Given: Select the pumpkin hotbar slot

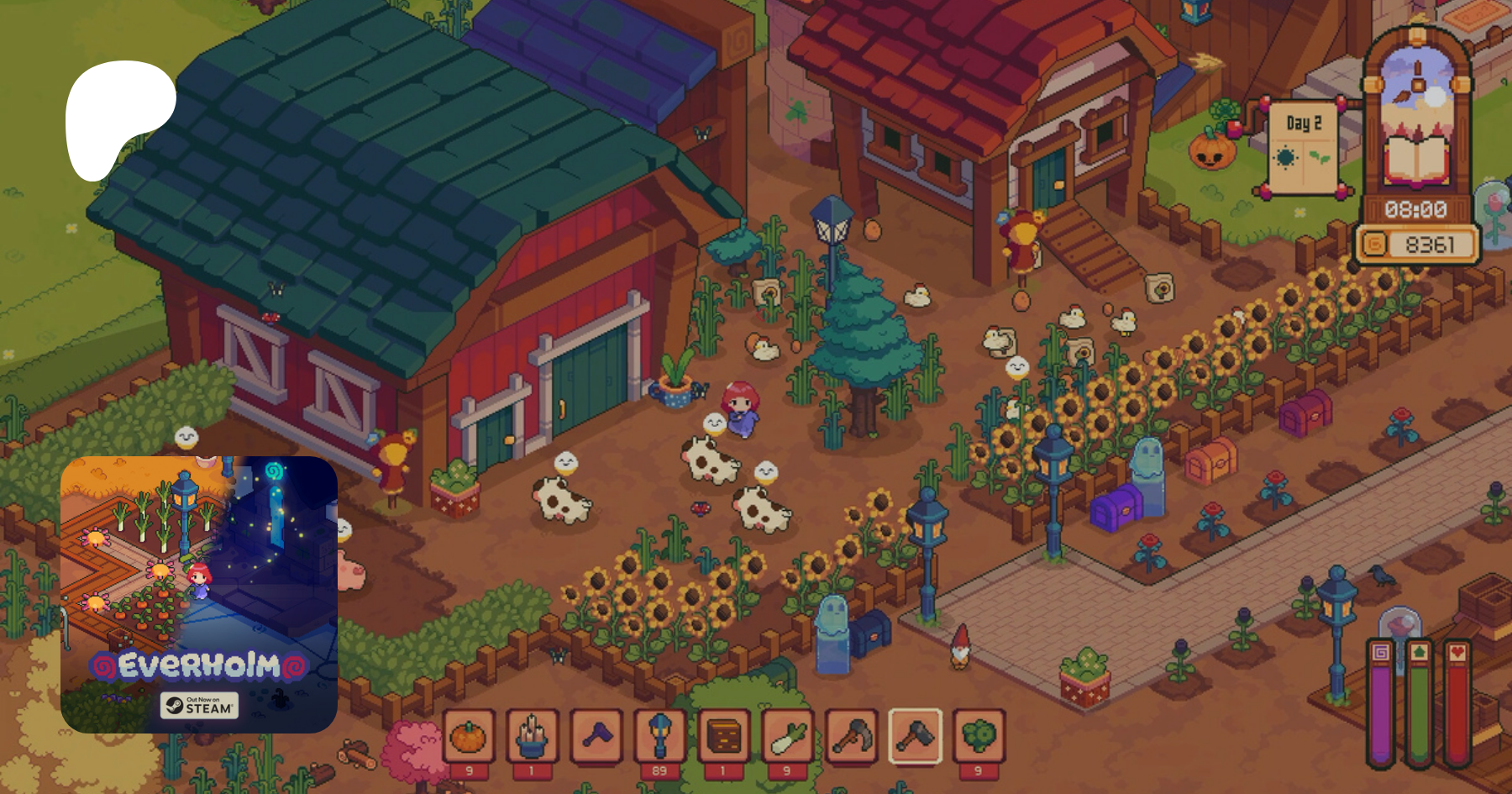Looking at the screenshot, I should pyautogui.click(x=469, y=737).
